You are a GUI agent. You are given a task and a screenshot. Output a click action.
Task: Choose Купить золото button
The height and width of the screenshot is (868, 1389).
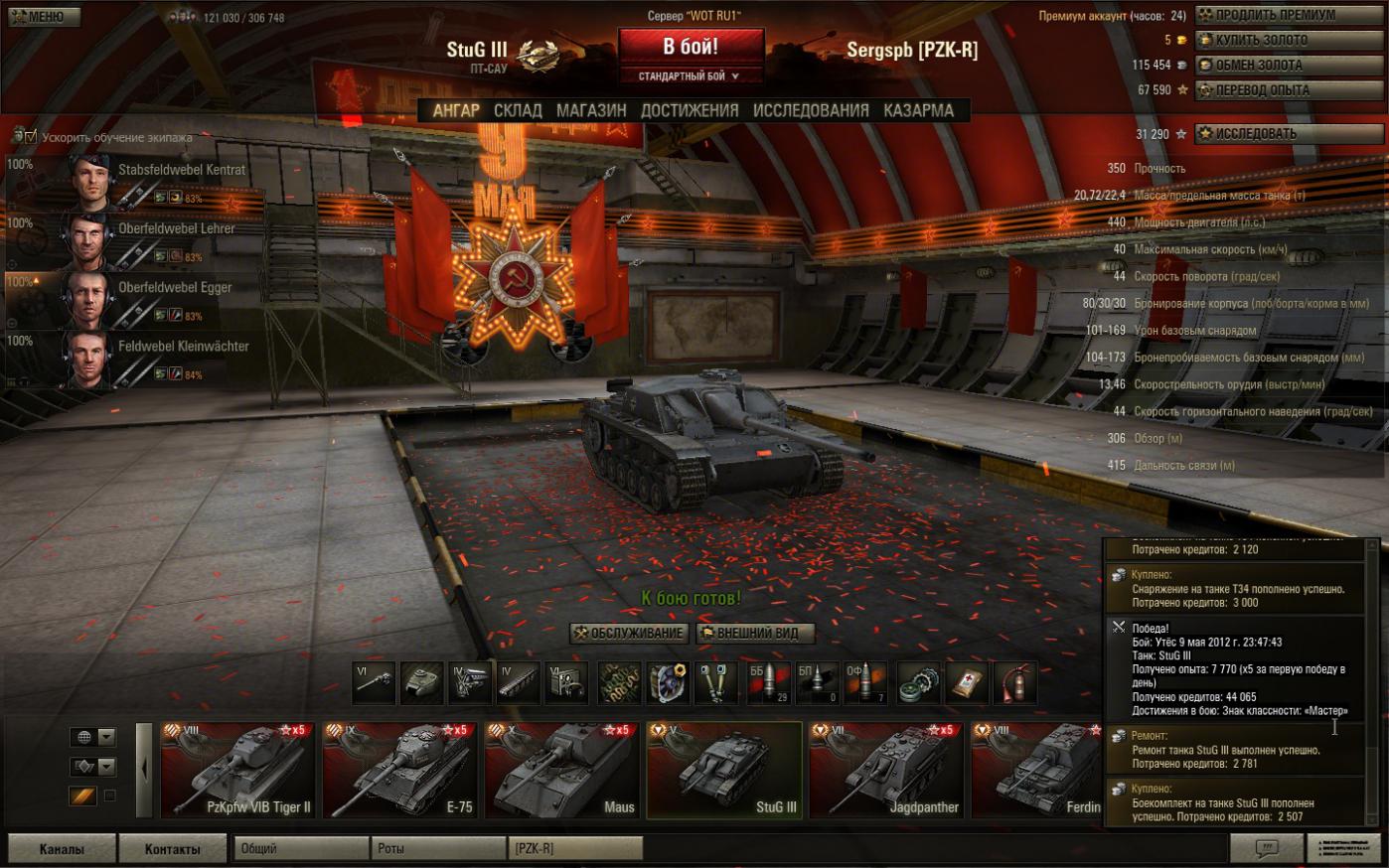pyautogui.click(x=1289, y=40)
